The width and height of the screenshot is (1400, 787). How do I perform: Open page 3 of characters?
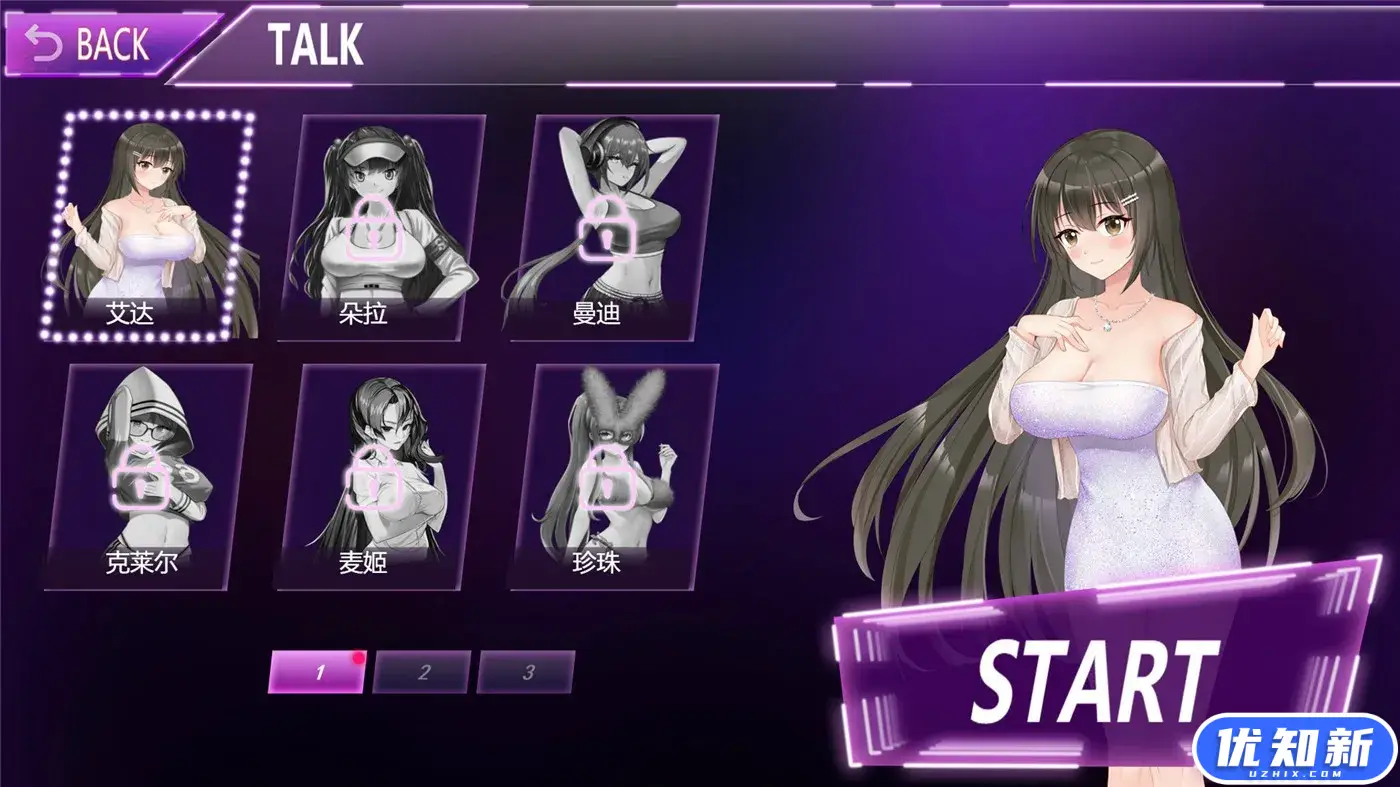527,672
